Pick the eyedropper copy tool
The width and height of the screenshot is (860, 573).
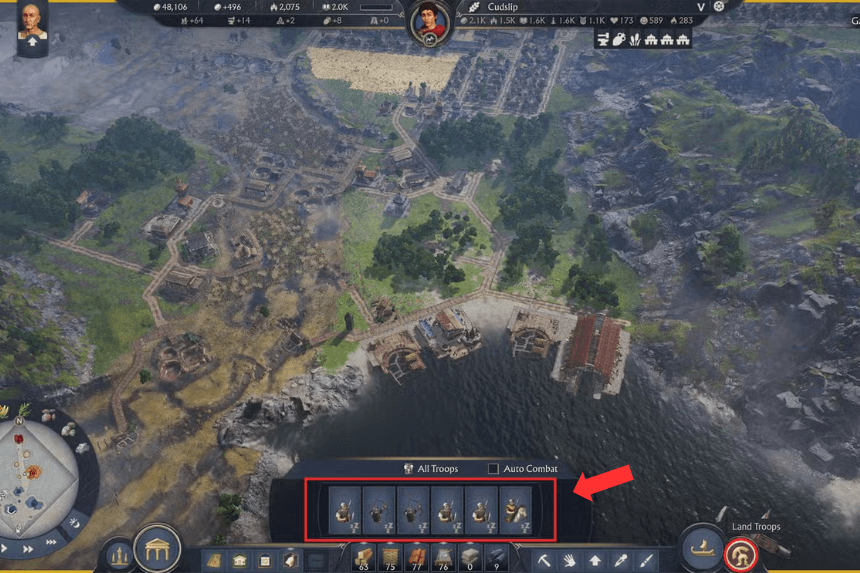tap(621, 561)
